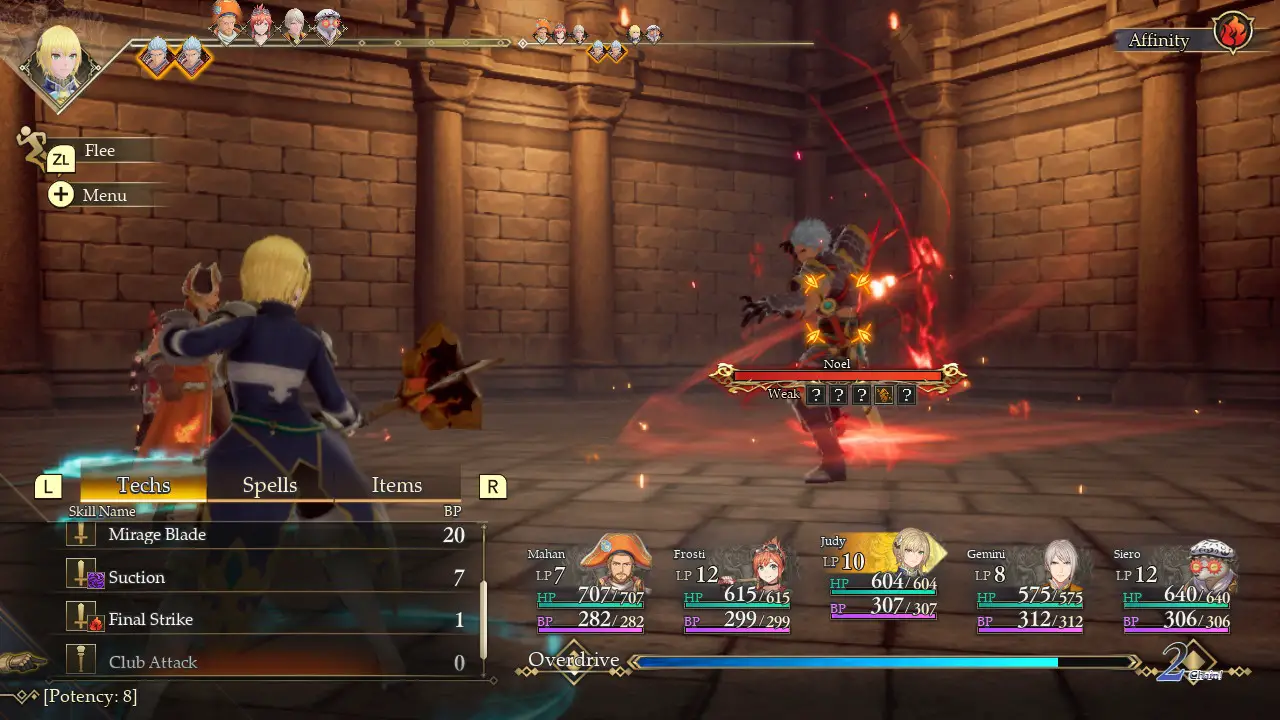Image resolution: width=1280 pixels, height=720 pixels.
Task: Select Mahan's party status panel
Action: [588, 590]
